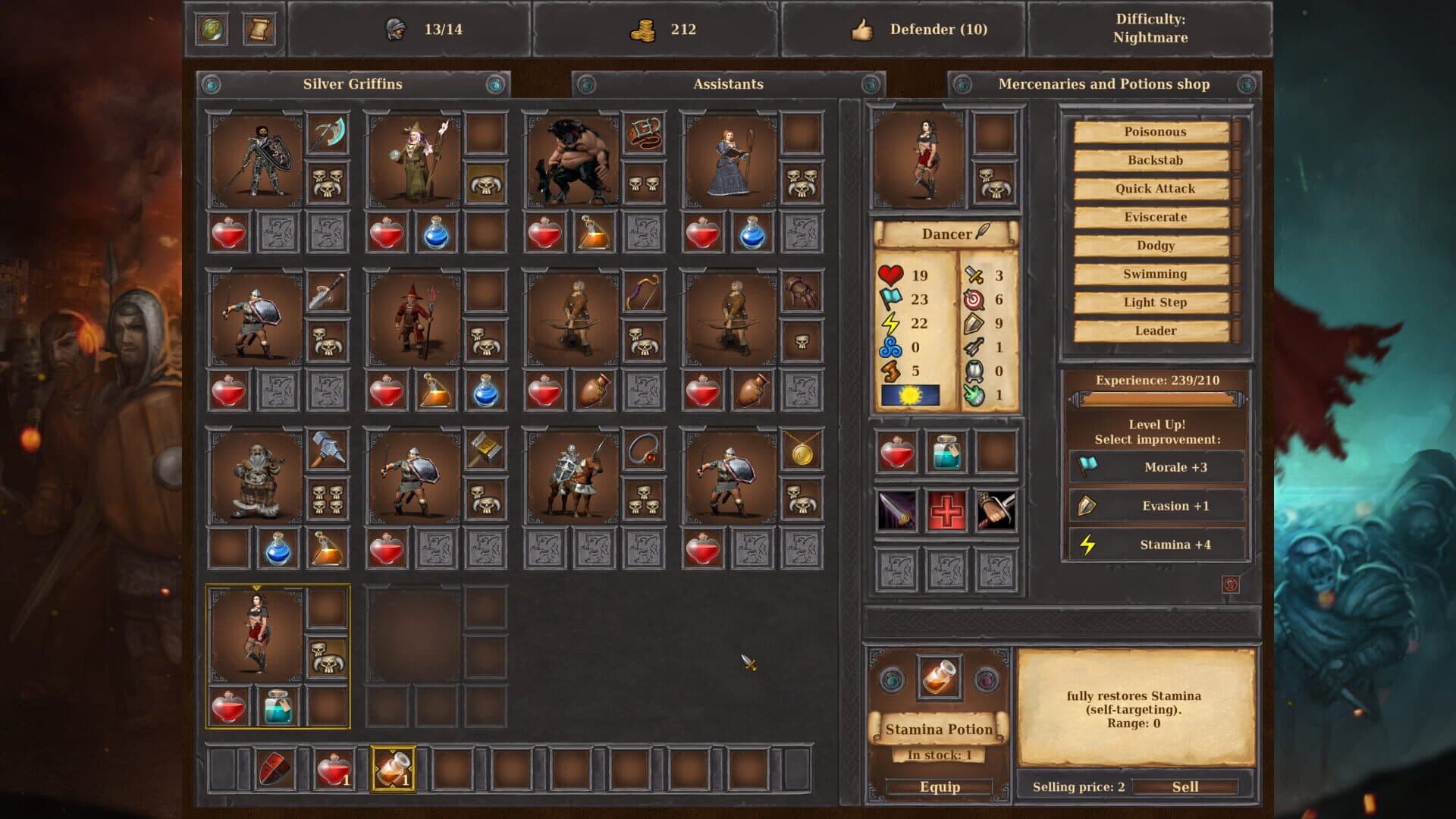This screenshot has width=1456, height=819.
Task: Select the dwarf warrior portrait
Action: pos(256,478)
